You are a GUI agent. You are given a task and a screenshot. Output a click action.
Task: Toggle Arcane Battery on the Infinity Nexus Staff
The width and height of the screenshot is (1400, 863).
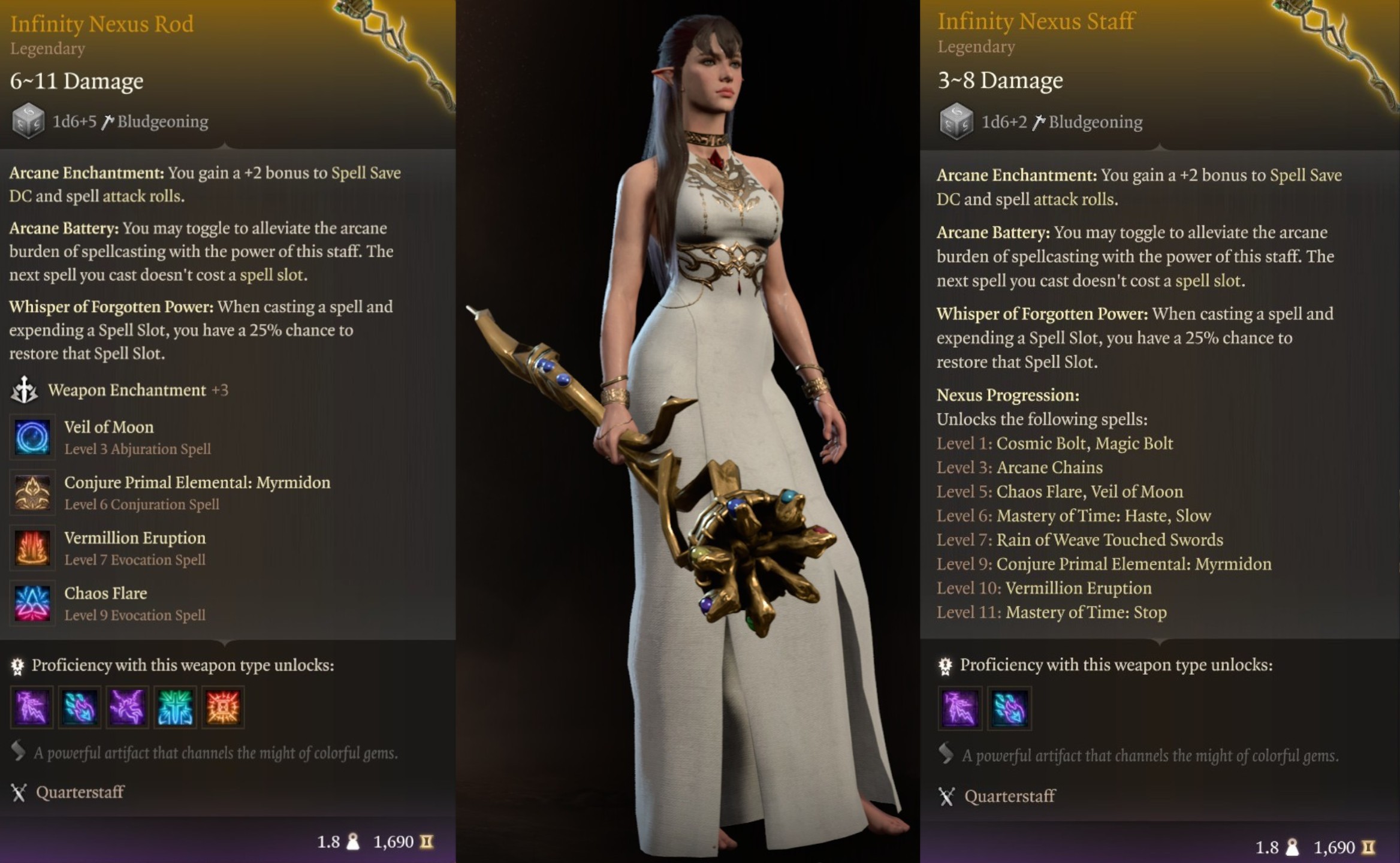(993, 233)
